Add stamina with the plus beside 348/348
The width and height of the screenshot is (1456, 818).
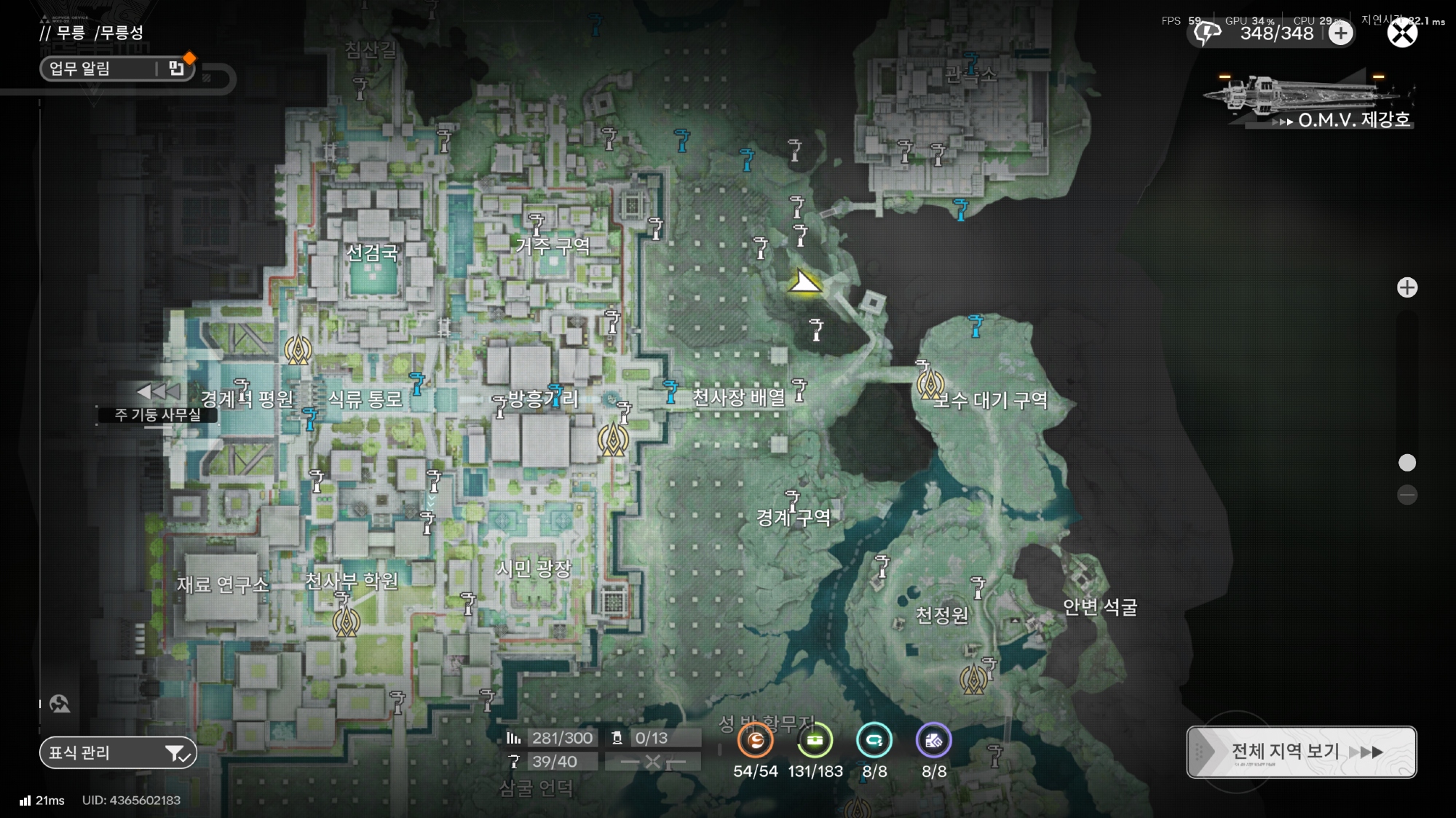pos(1341,33)
